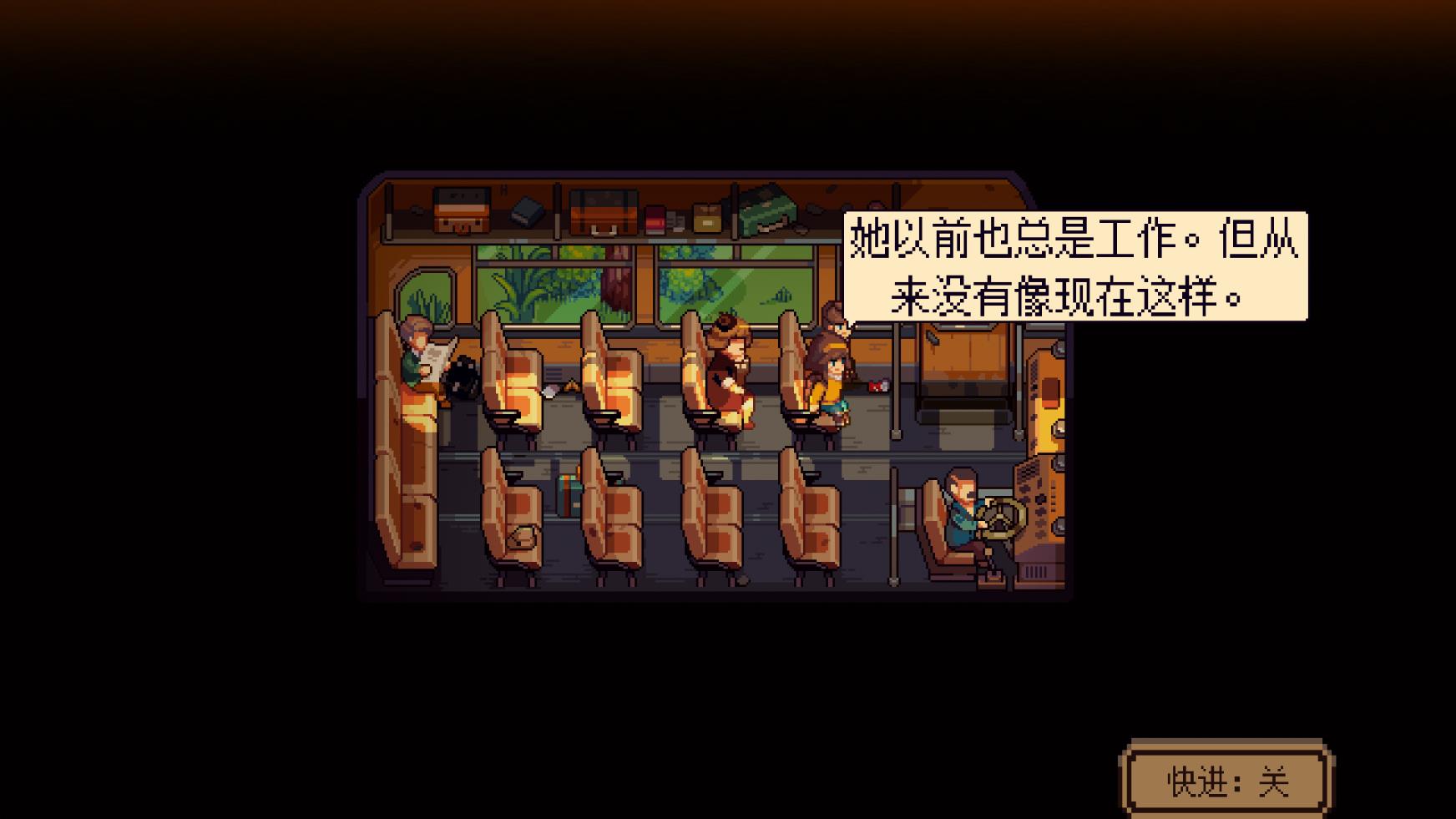
Task: Select the green toolbox on the overhead shelf
Action: [764, 212]
